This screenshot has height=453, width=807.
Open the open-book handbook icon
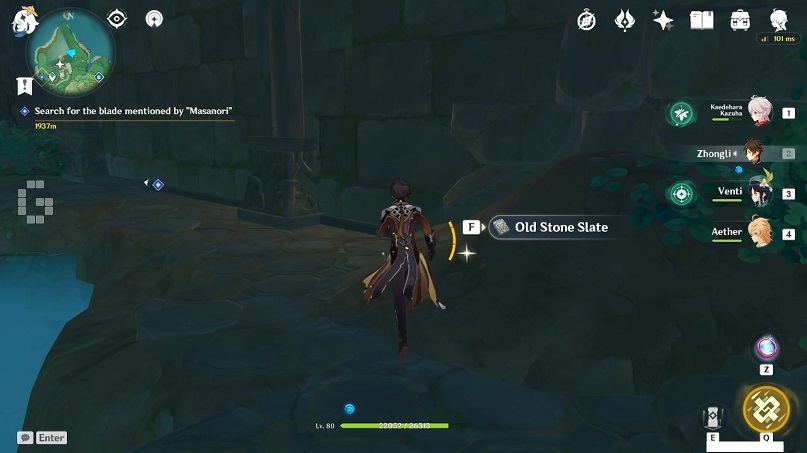702,20
